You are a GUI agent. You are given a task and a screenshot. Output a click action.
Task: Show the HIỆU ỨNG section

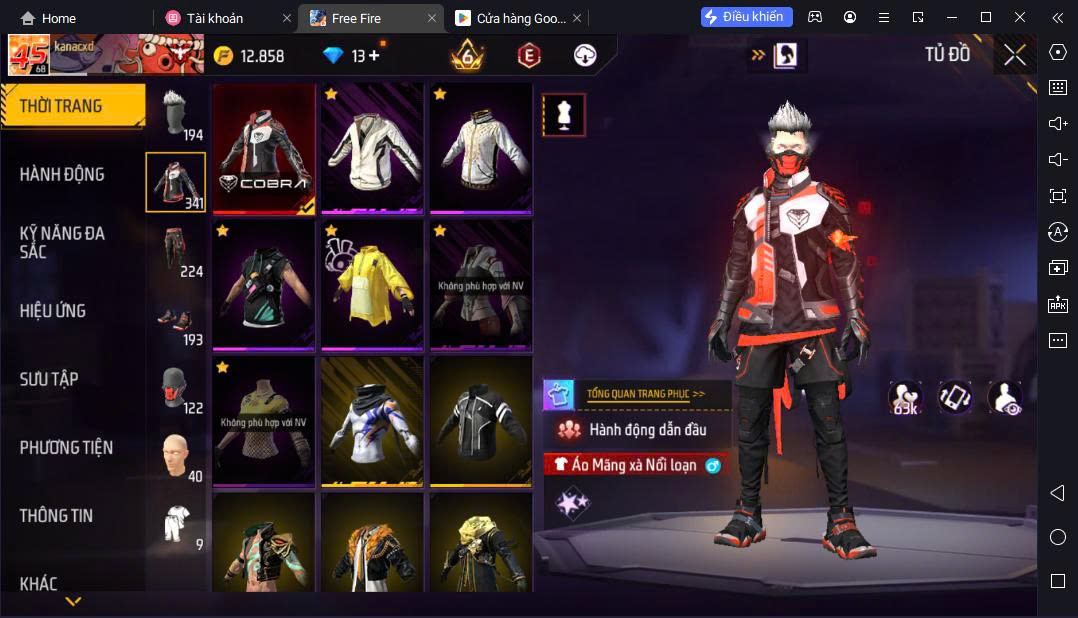click(53, 311)
